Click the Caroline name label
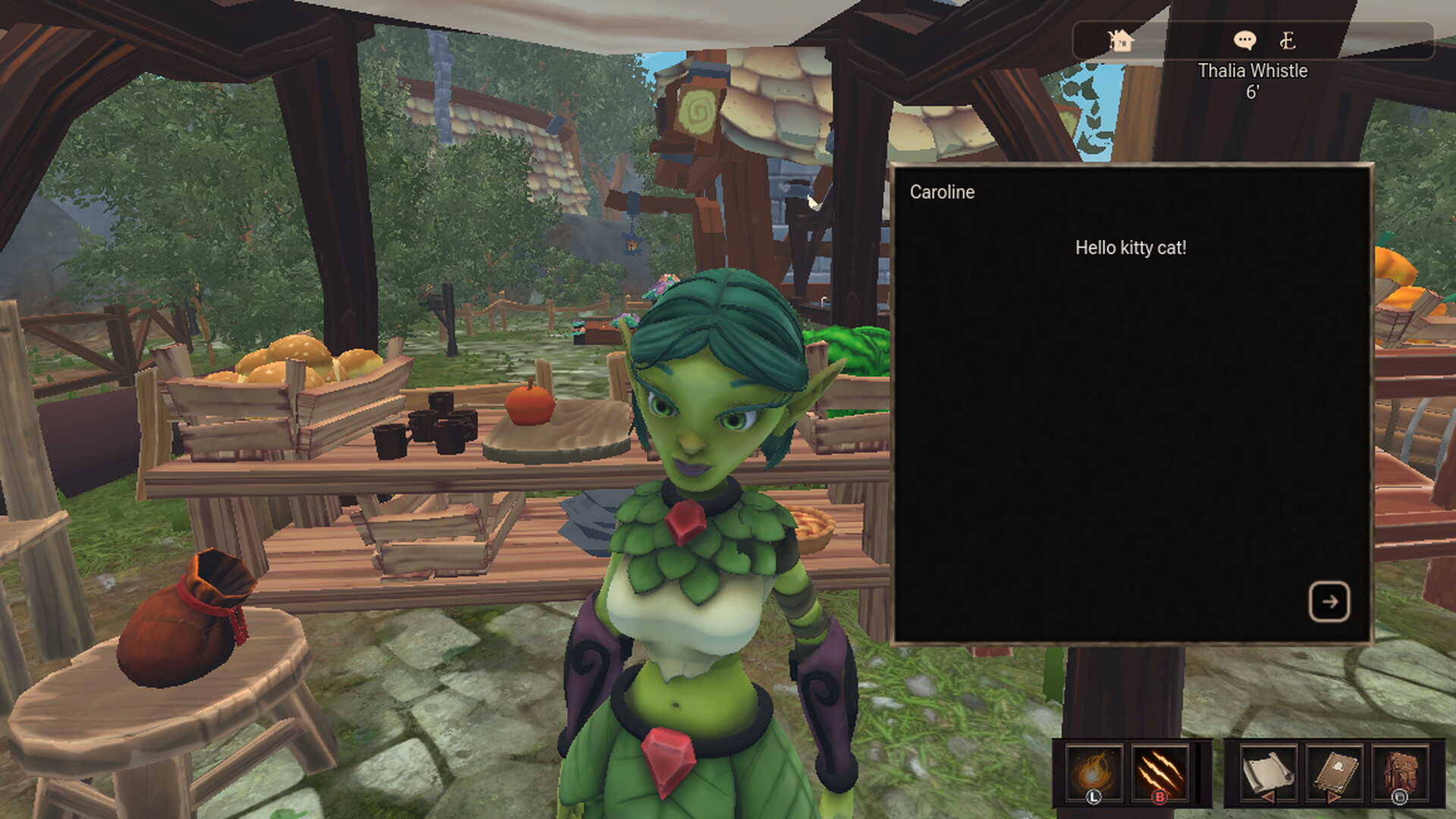The image size is (1456, 819). click(x=942, y=193)
